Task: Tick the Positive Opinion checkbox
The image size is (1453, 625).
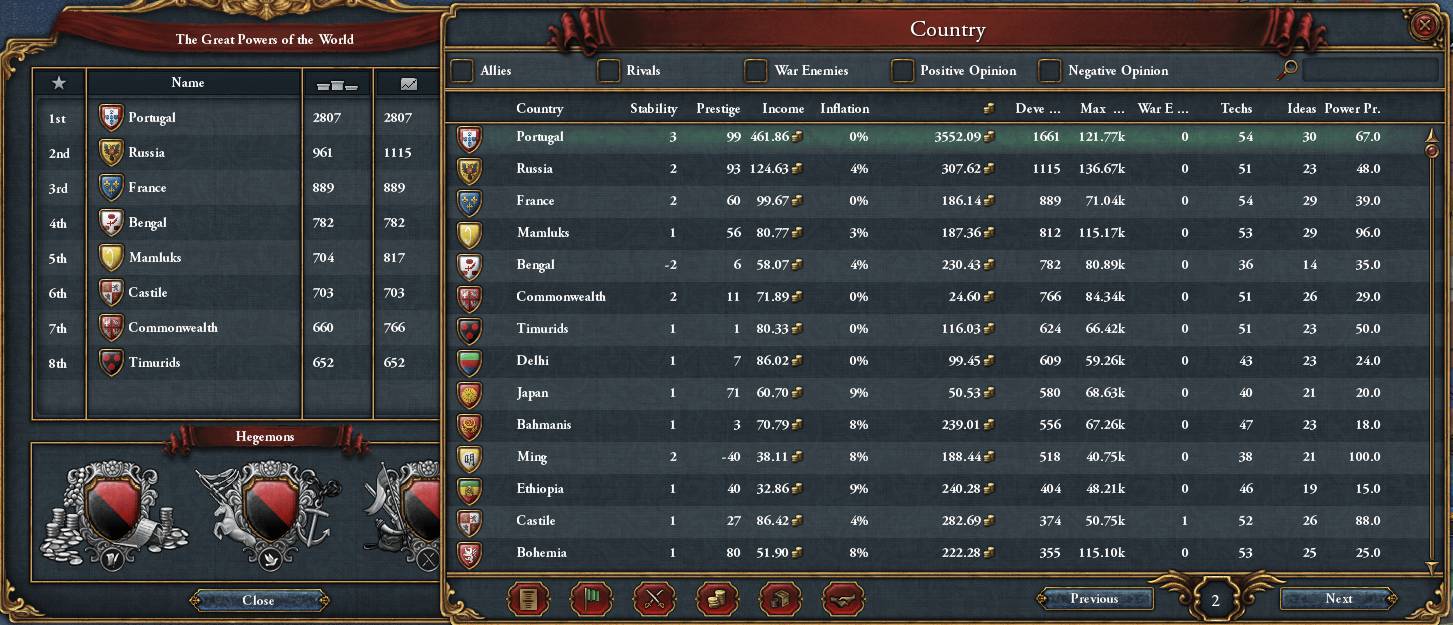Action: [902, 71]
